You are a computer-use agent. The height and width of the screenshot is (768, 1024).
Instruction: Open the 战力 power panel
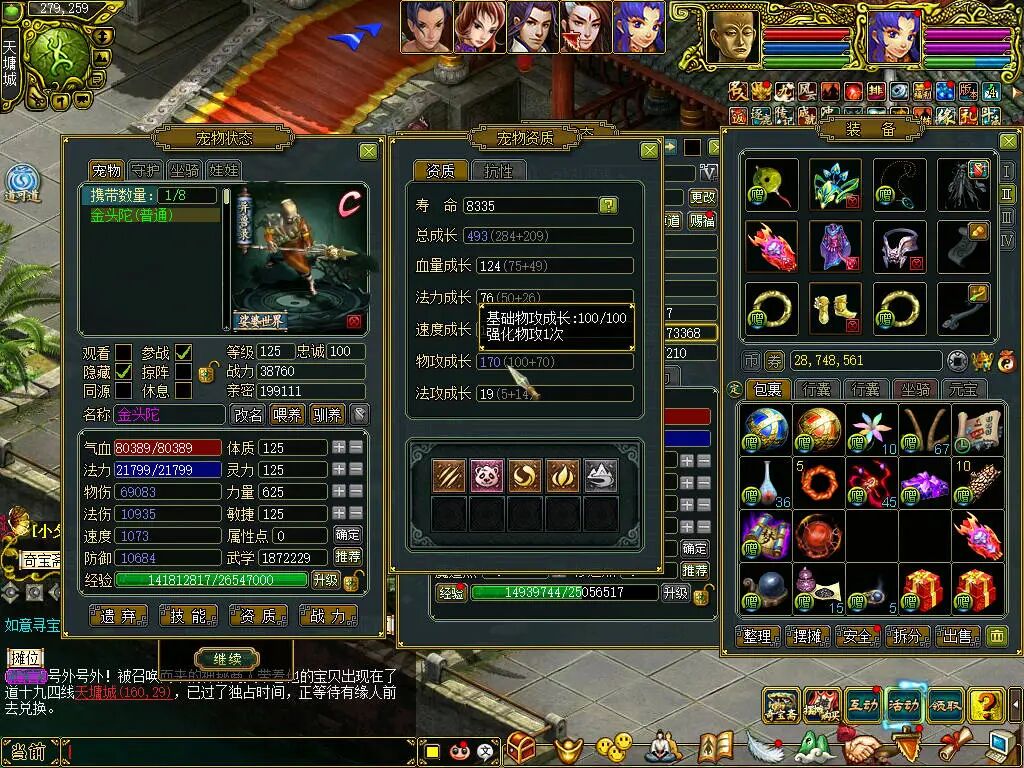328,616
